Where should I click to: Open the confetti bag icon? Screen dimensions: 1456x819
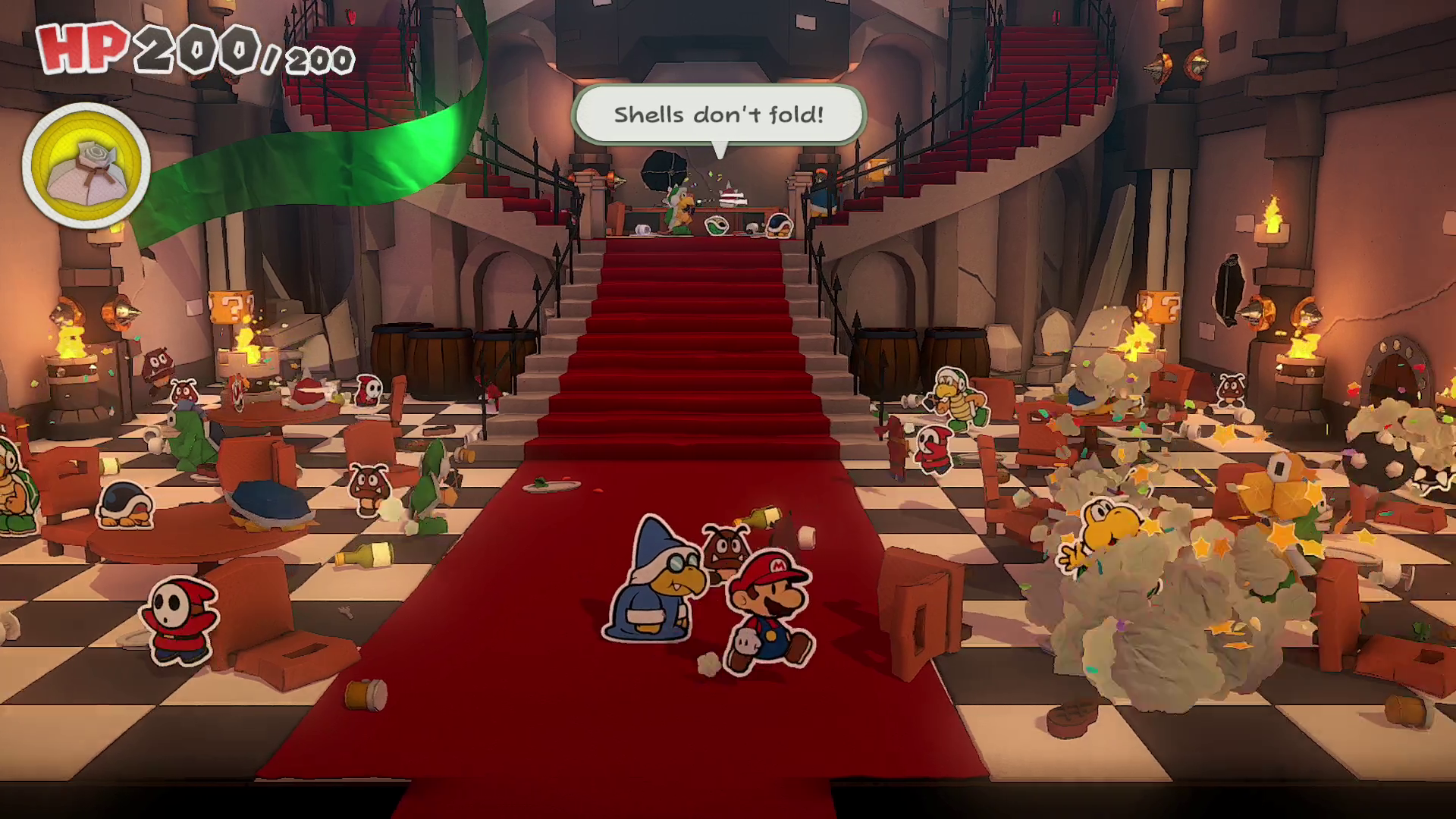coord(86,166)
